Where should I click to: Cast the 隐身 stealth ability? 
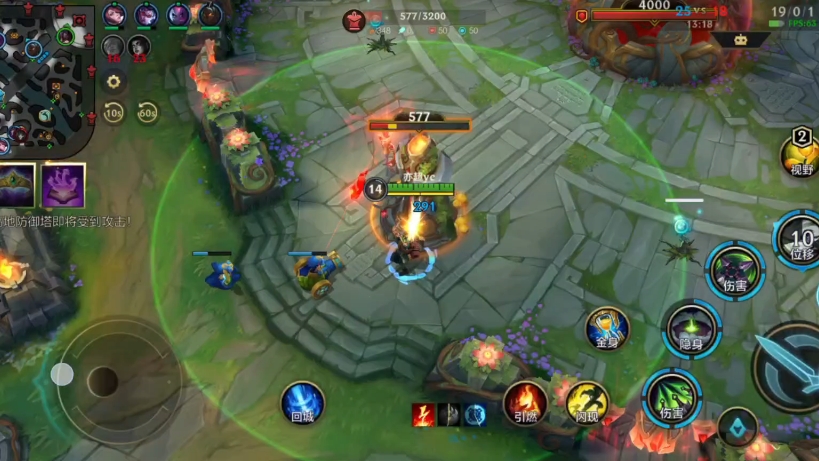(x=691, y=329)
